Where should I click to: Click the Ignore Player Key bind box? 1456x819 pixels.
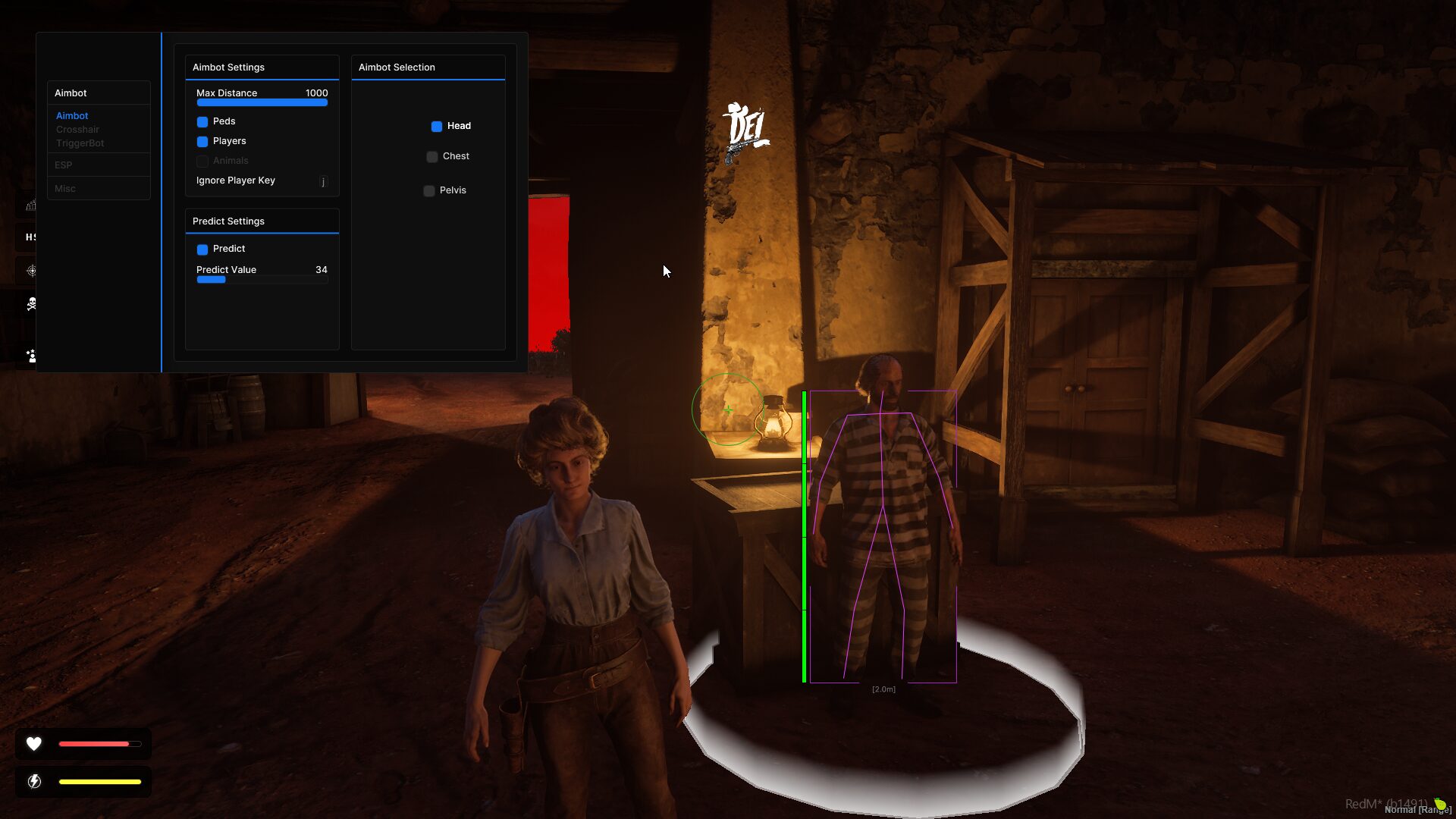[x=323, y=181]
